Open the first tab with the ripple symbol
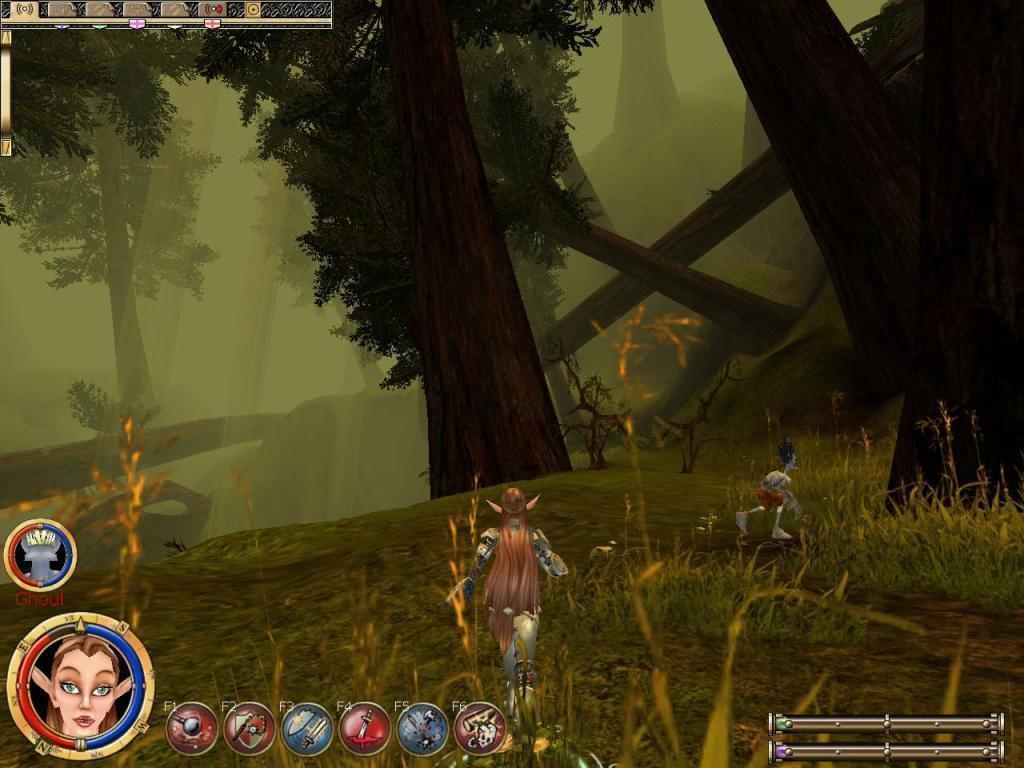This screenshot has width=1024, height=768. point(24,9)
